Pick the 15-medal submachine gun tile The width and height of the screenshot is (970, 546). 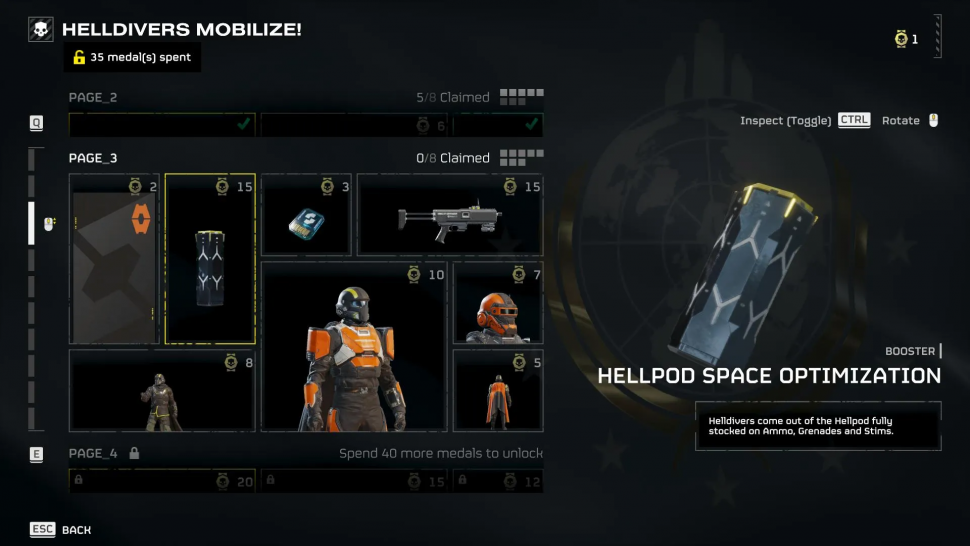click(450, 216)
